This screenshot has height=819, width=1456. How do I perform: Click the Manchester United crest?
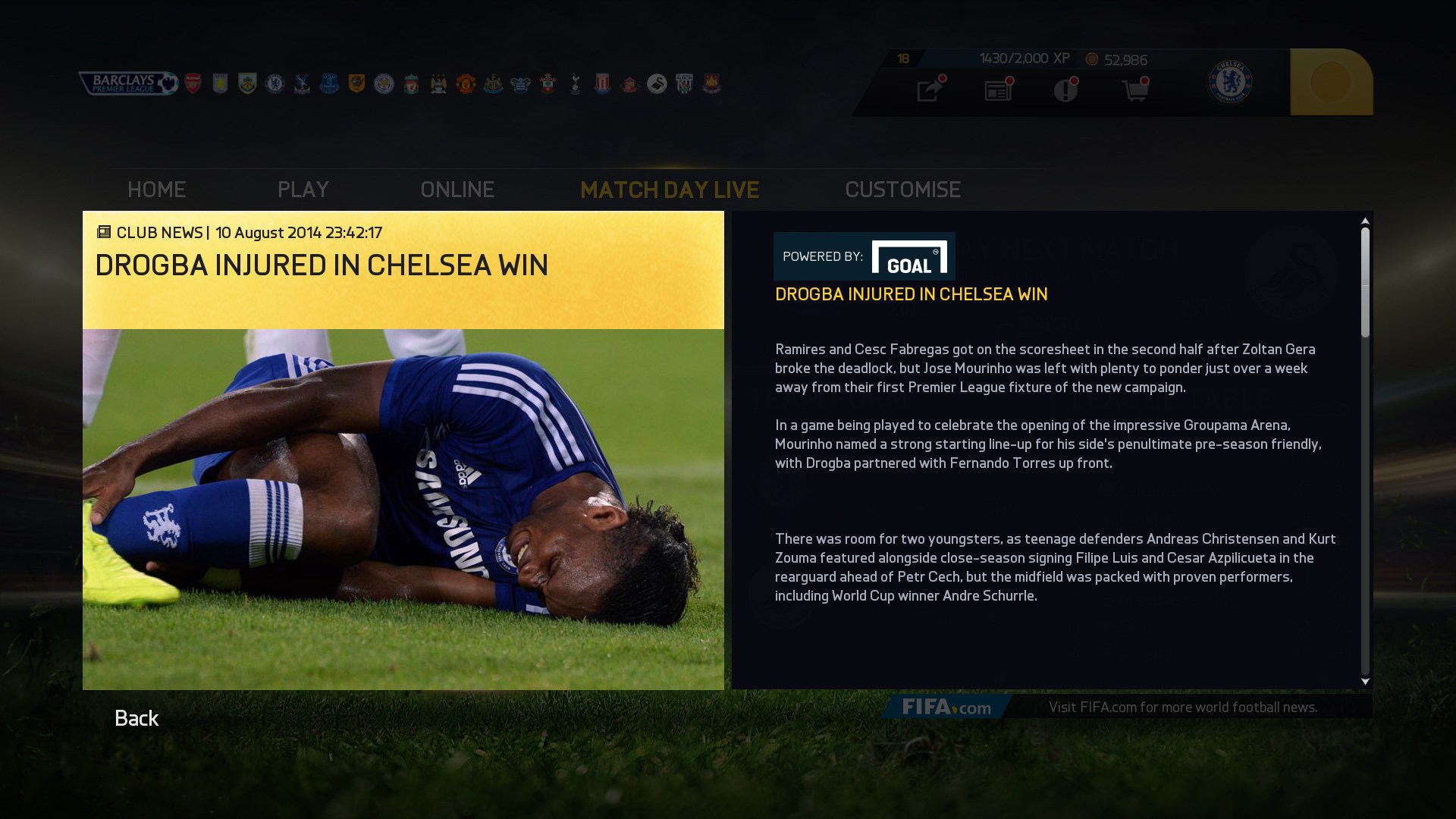[466, 82]
